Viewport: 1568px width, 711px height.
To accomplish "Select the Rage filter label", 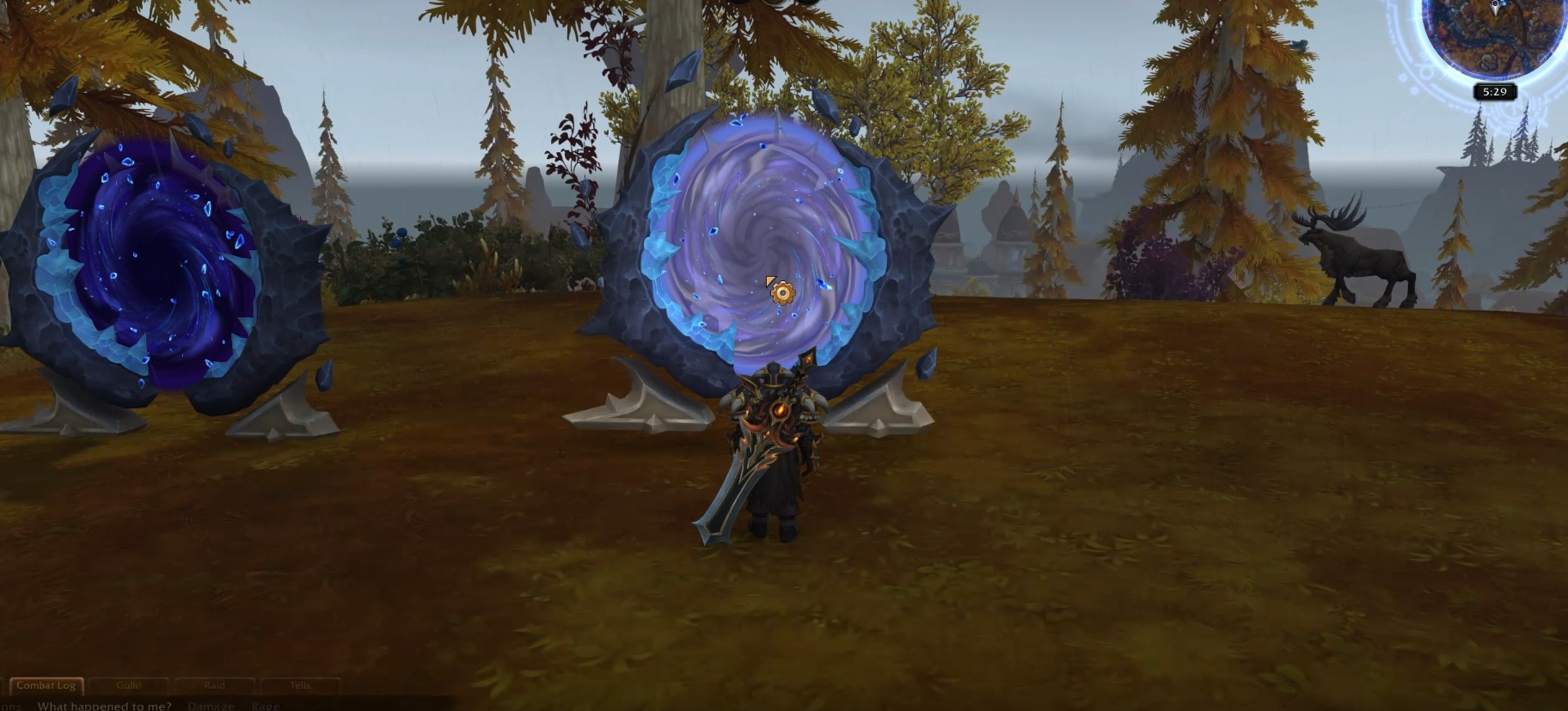I will tap(266, 705).
